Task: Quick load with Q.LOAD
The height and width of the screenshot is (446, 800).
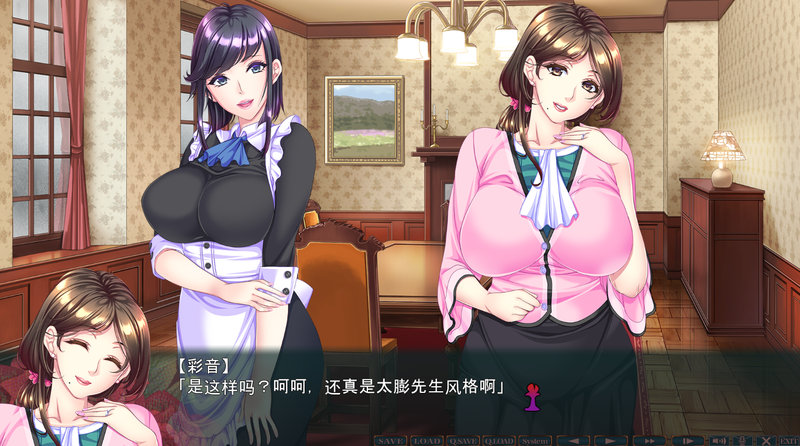Action: [x=498, y=440]
